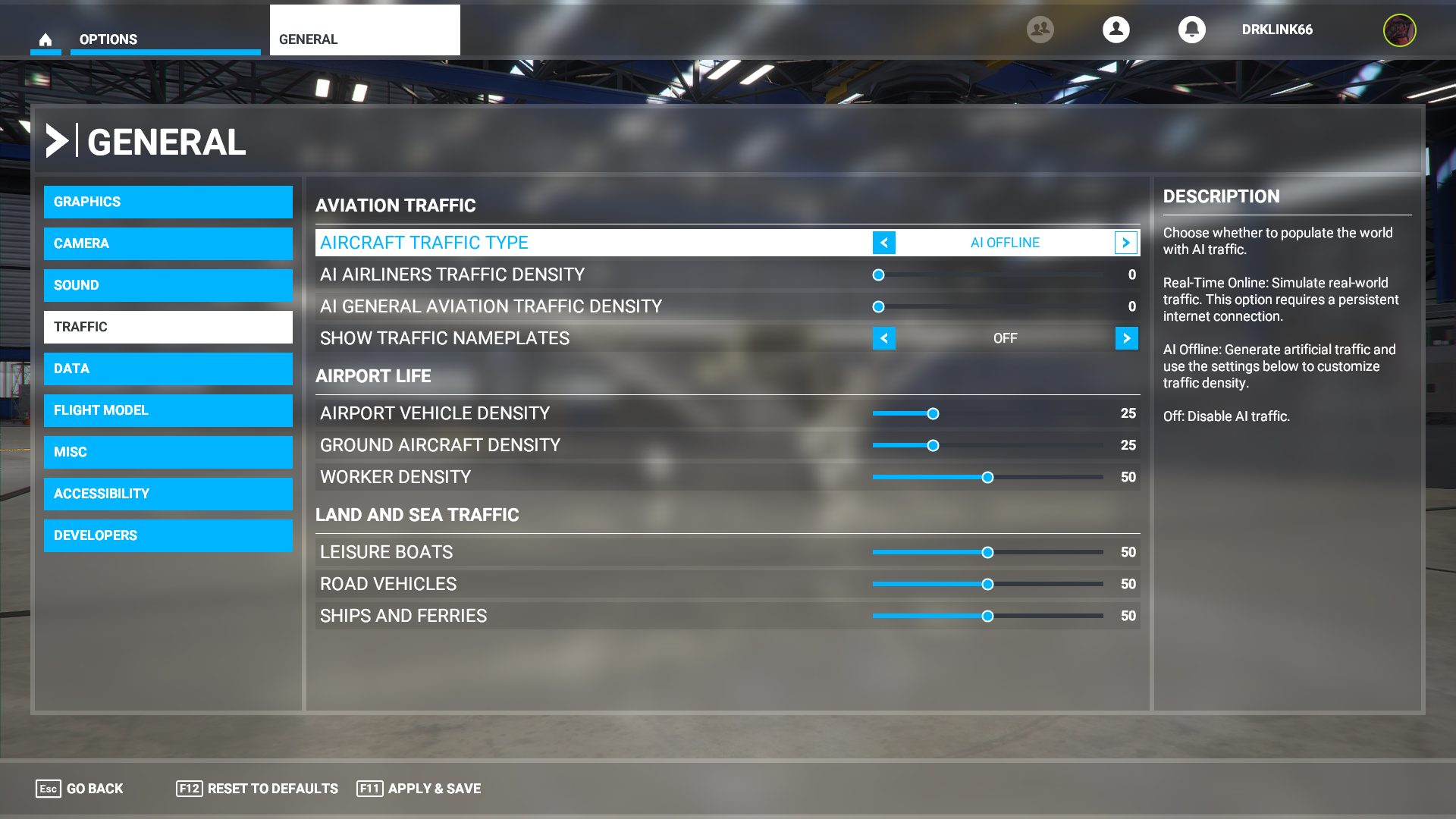Click the left chevron on Show Traffic Nameplates

click(884, 338)
